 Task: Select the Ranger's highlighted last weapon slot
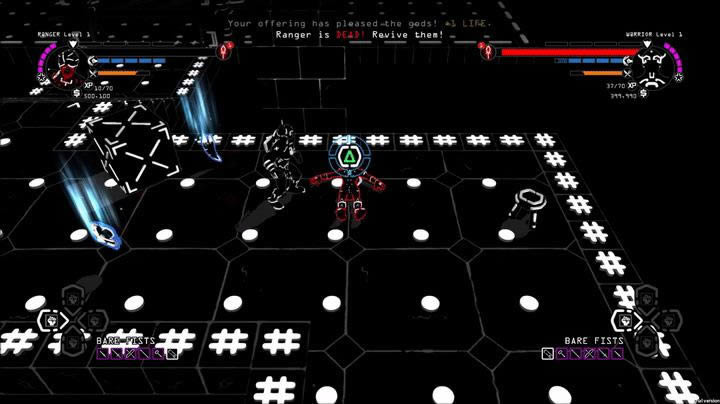[x=172, y=353]
